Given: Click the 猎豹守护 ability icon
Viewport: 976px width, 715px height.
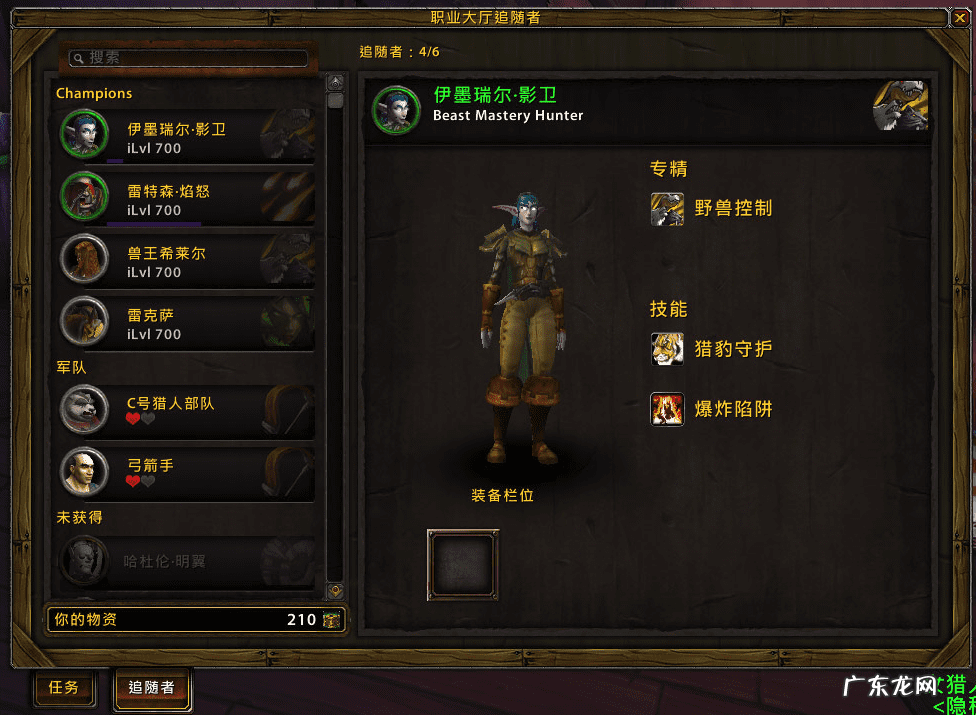Looking at the screenshot, I should 667,349.
